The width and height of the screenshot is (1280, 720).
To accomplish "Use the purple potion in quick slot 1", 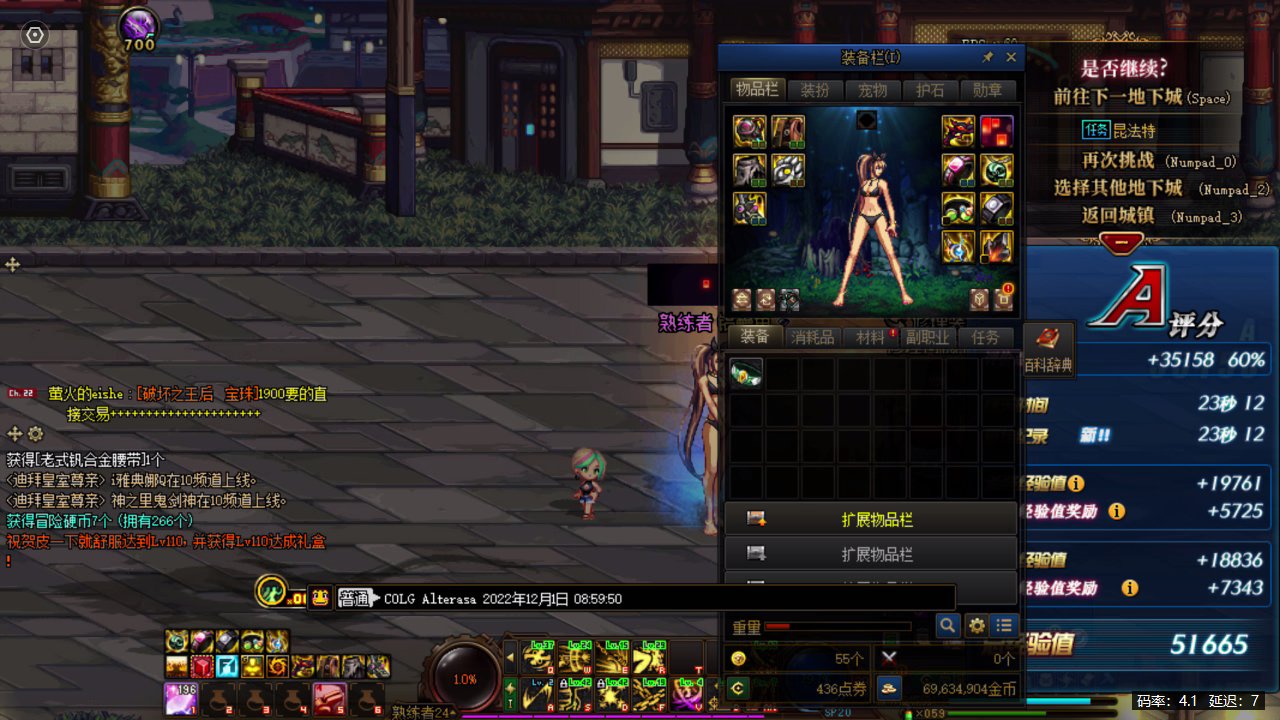I will 180,695.
